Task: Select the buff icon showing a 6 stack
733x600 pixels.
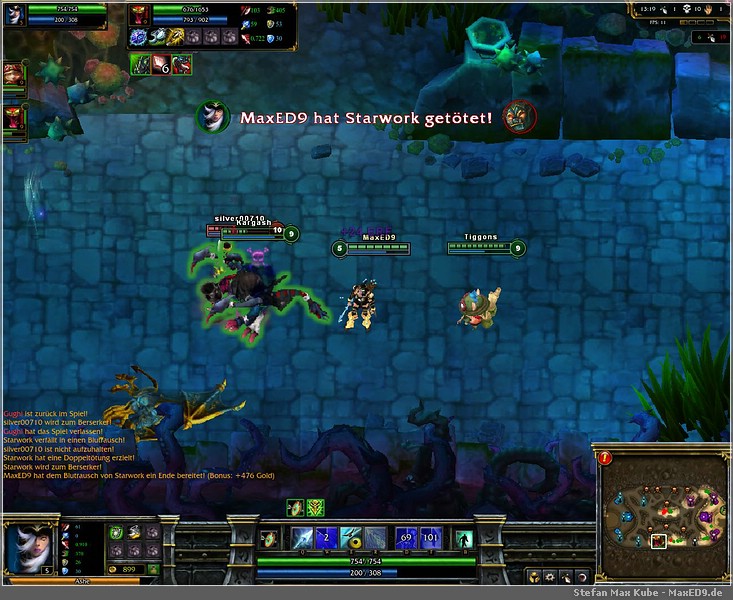Action: tap(160, 65)
